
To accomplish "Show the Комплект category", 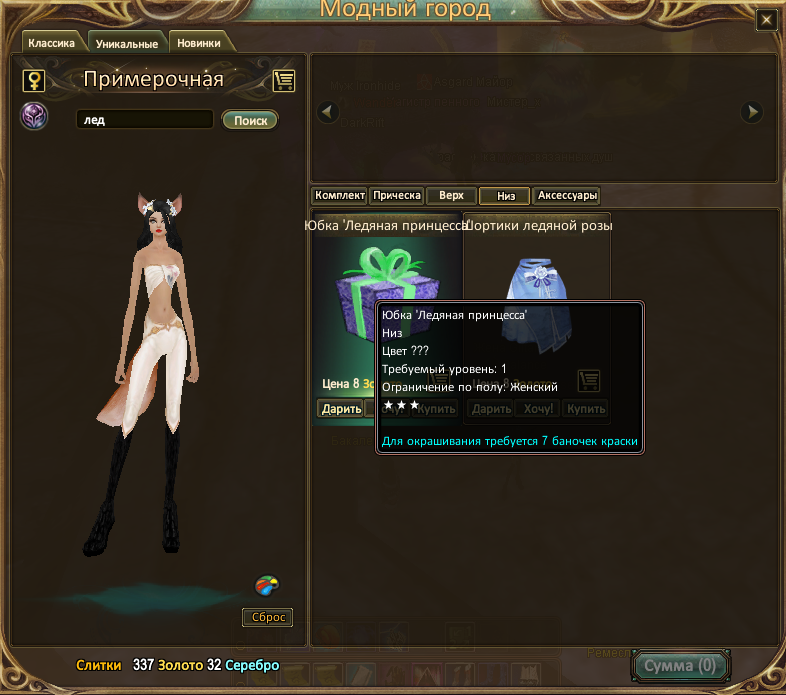I will pyautogui.click(x=339, y=196).
